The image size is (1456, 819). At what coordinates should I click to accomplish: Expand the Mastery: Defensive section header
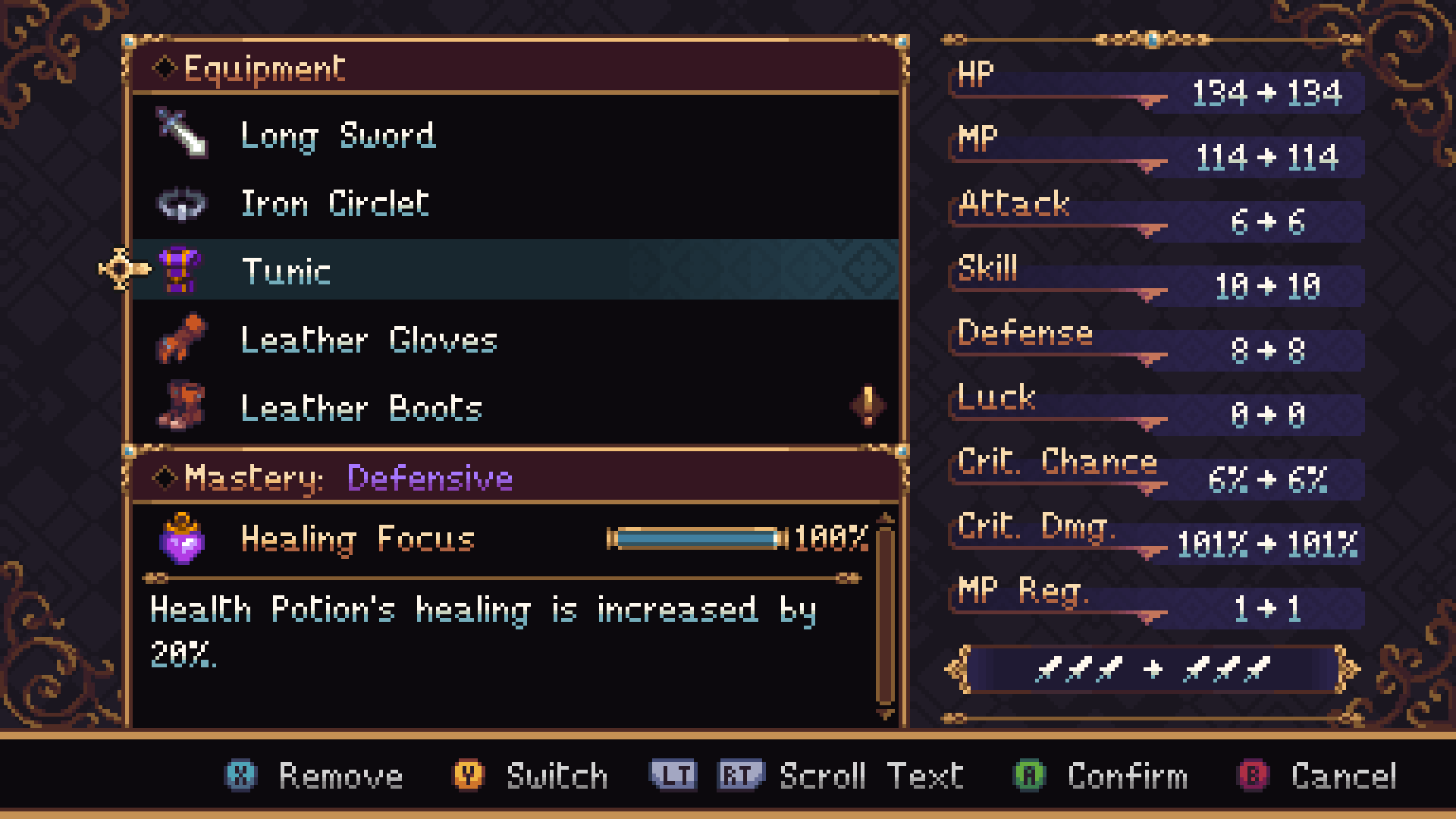pos(334,478)
